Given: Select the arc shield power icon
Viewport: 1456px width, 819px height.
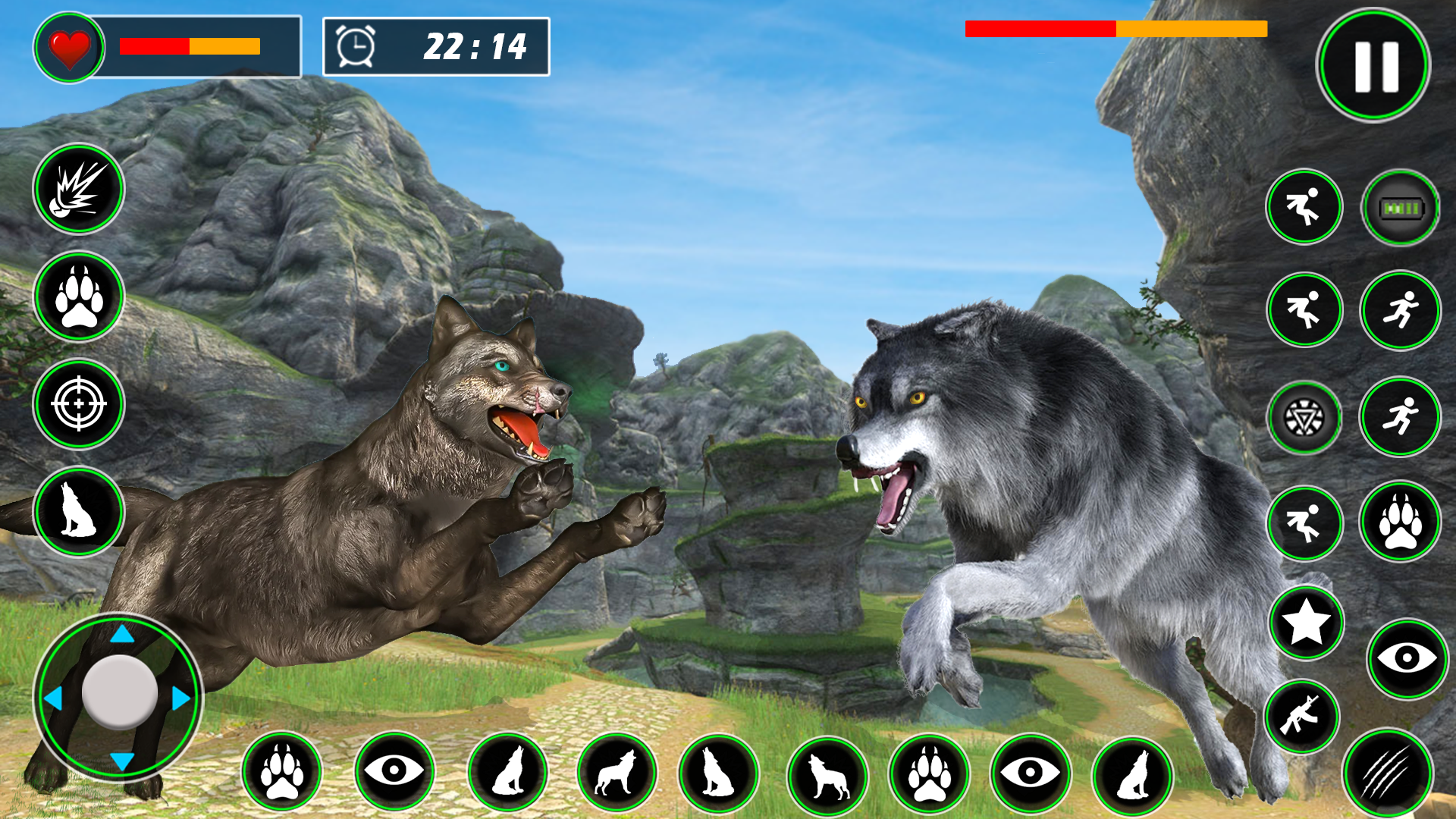Looking at the screenshot, I should click(x=1303, y=415).
